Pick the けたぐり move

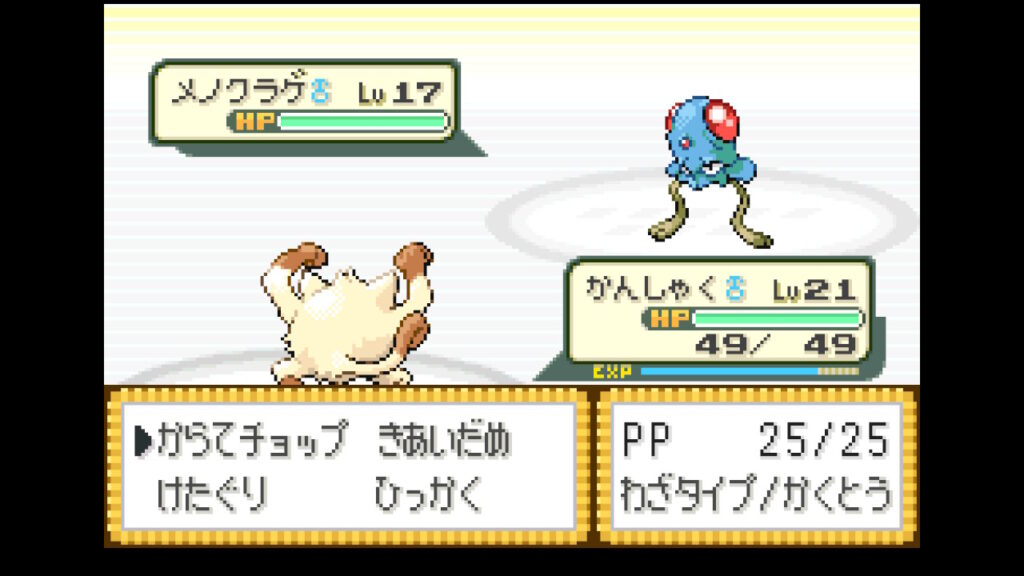[x=214, y=493]
